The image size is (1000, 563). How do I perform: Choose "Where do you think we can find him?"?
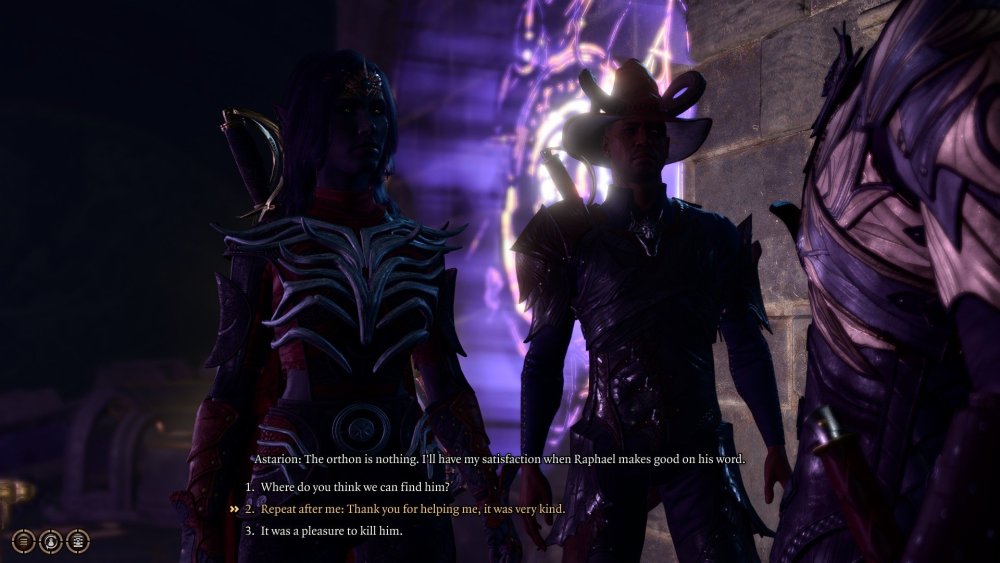(354, 487)
